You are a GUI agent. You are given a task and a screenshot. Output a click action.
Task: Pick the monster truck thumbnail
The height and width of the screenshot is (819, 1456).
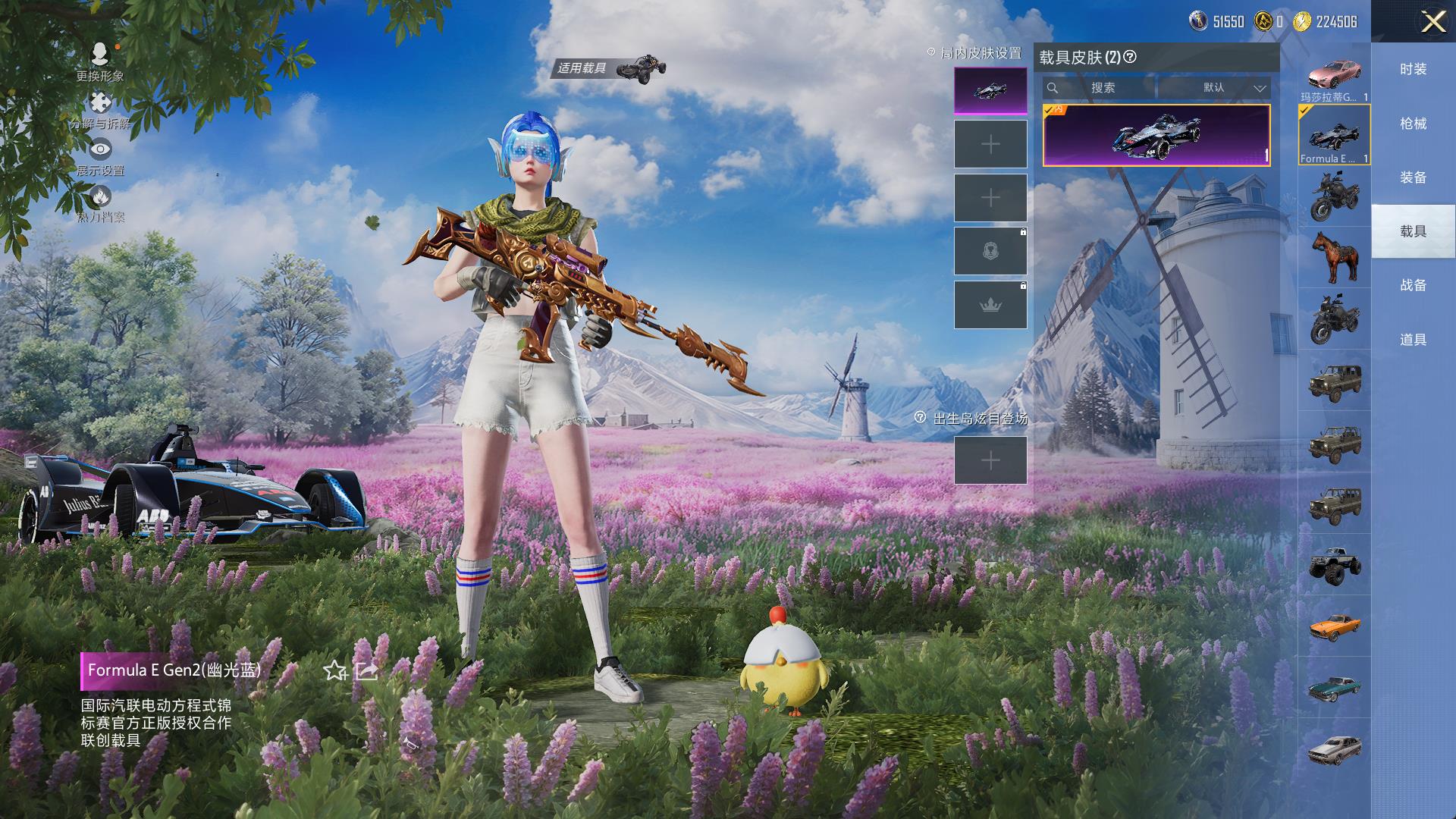pos(1334,564)
